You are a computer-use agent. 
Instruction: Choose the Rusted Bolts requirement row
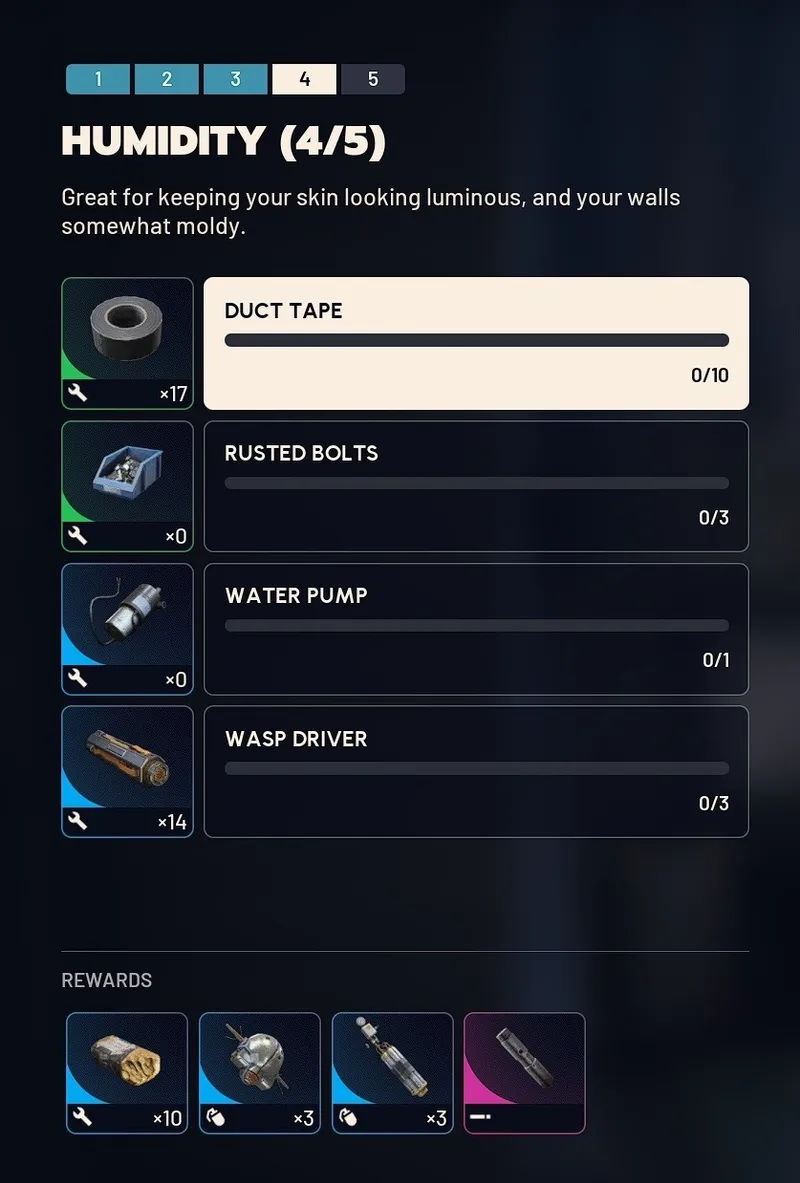pos(476,486)
